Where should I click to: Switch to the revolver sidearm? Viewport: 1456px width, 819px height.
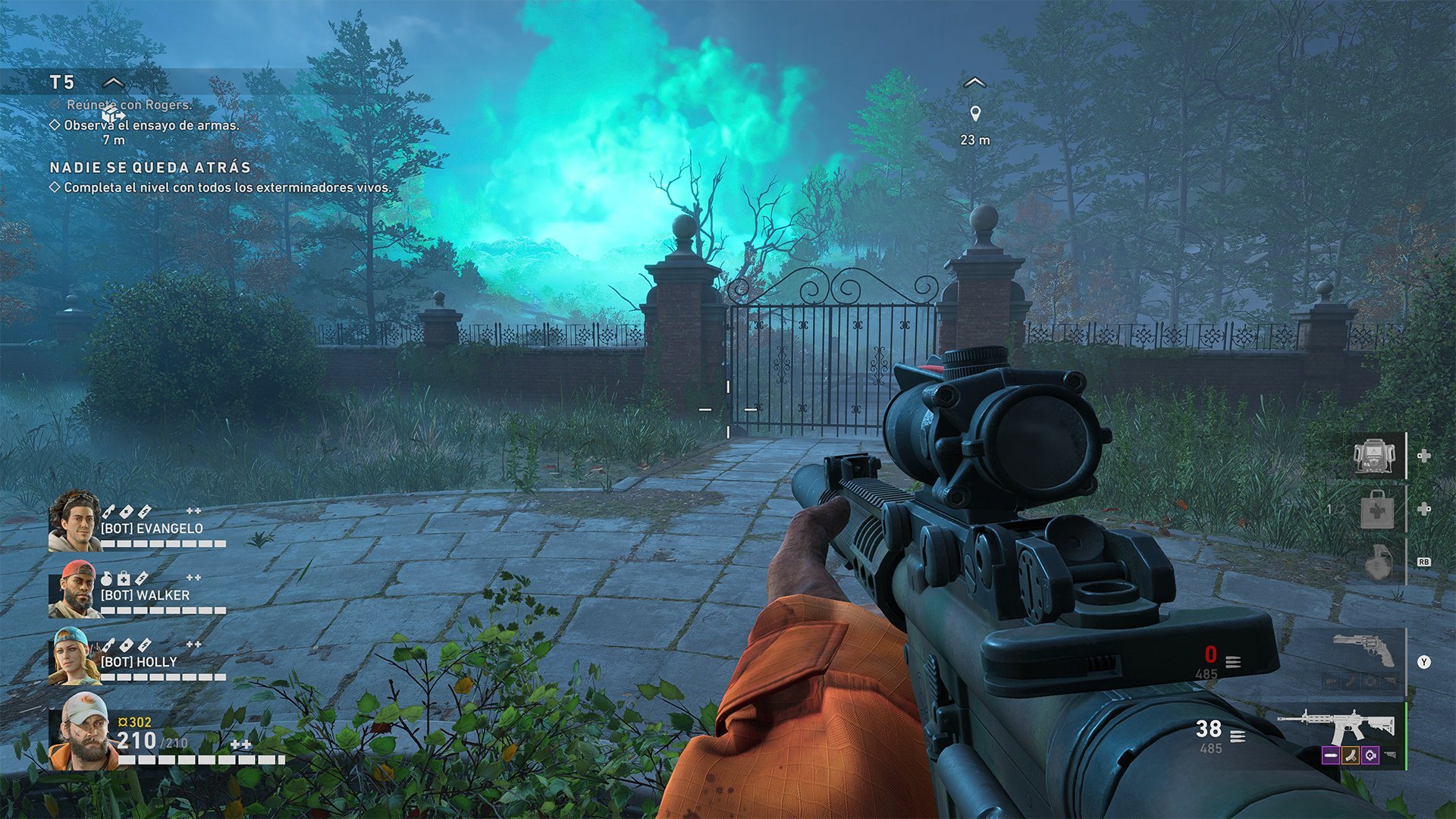(x=1364, y=651)
